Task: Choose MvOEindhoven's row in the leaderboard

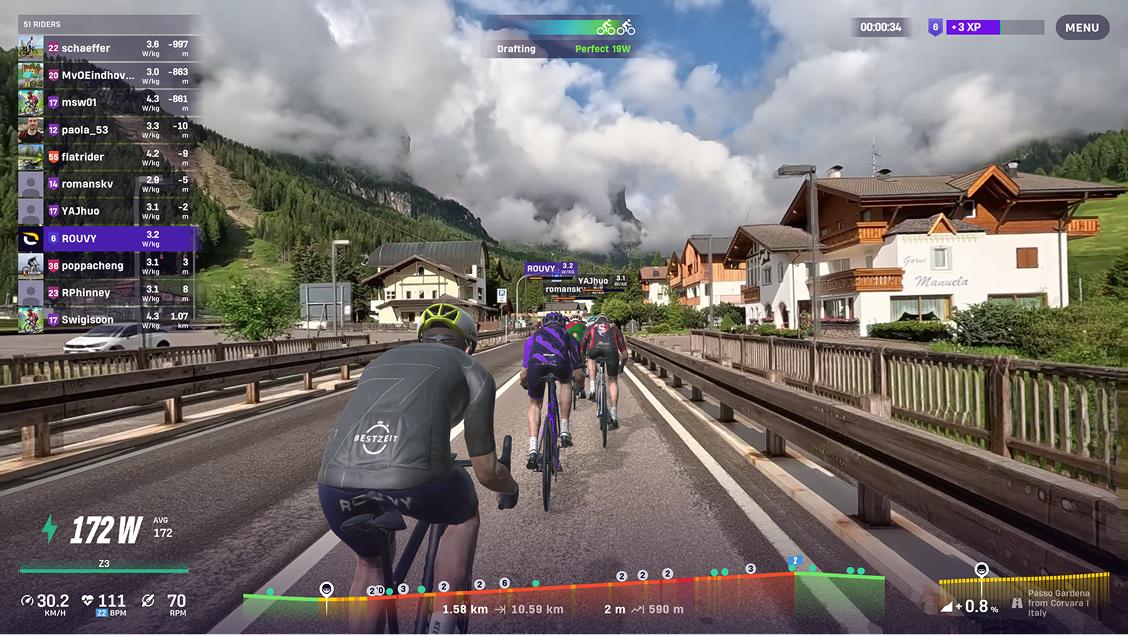Action: [x=107, y=75]
